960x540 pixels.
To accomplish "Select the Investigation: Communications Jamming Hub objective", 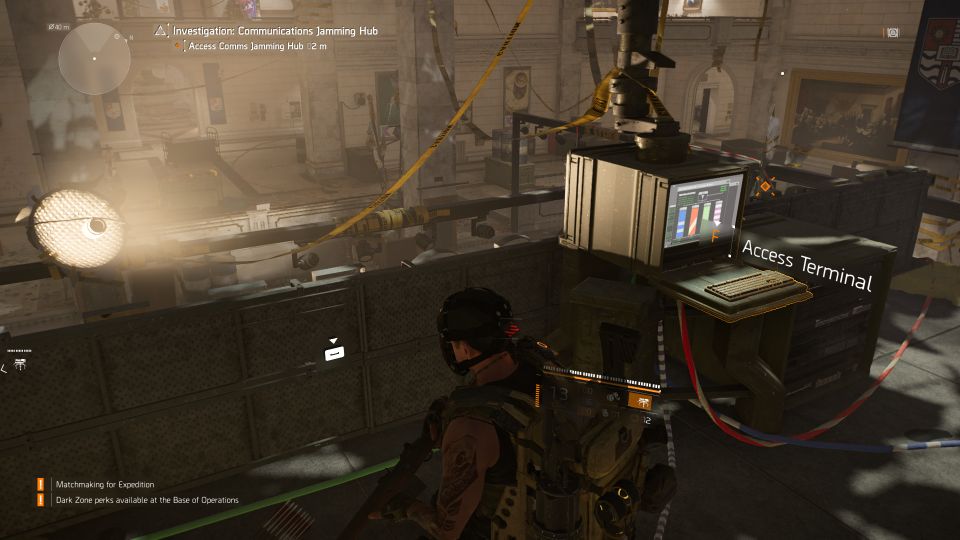I will point(275,31).
